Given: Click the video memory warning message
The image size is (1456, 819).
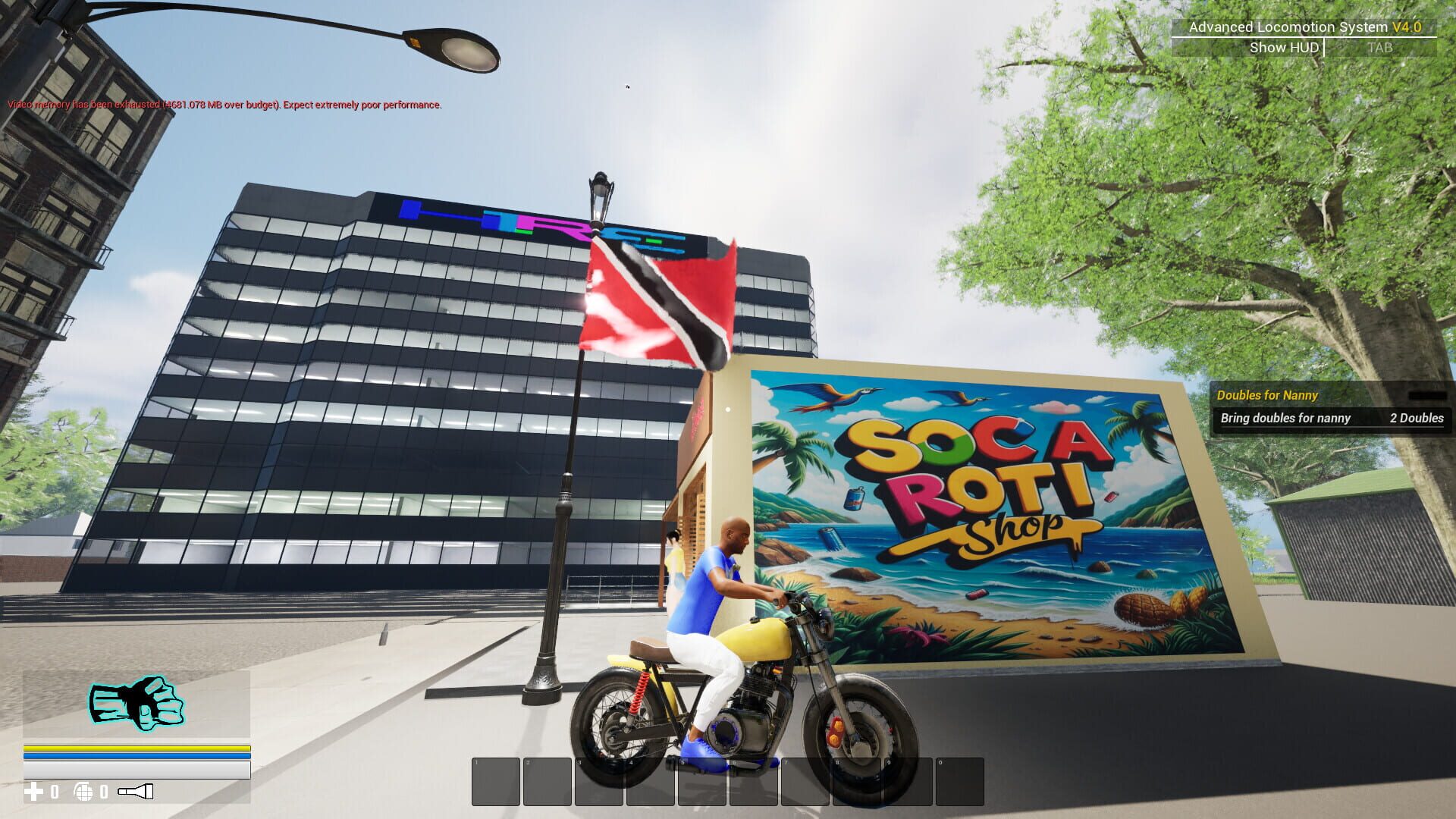Looking at the screenshot, I should click(x=223, y=105).
